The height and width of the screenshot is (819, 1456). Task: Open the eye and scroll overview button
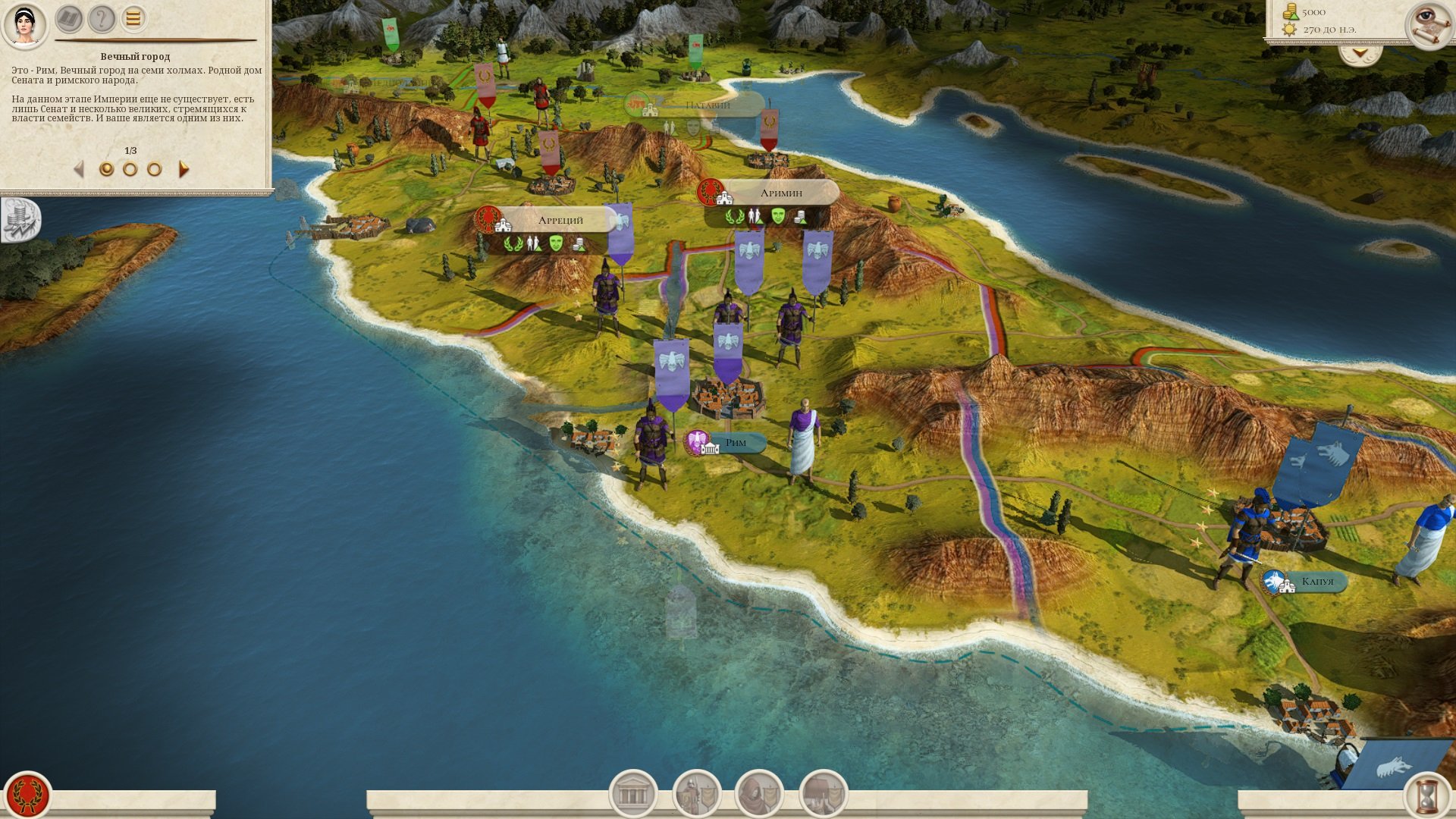click(1428, 24)
